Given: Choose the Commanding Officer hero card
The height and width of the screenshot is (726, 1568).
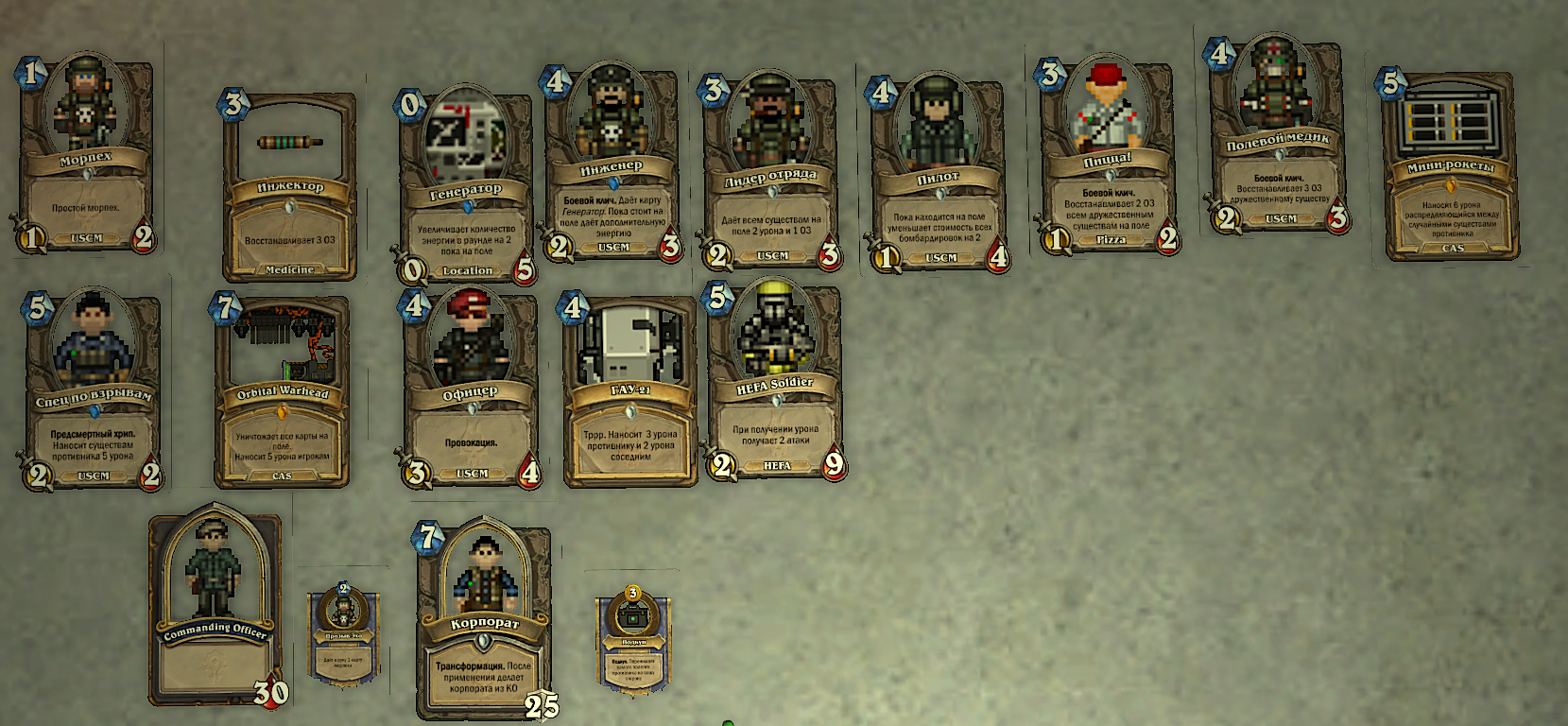Looking at the screenshot, I should click(215, 610).
